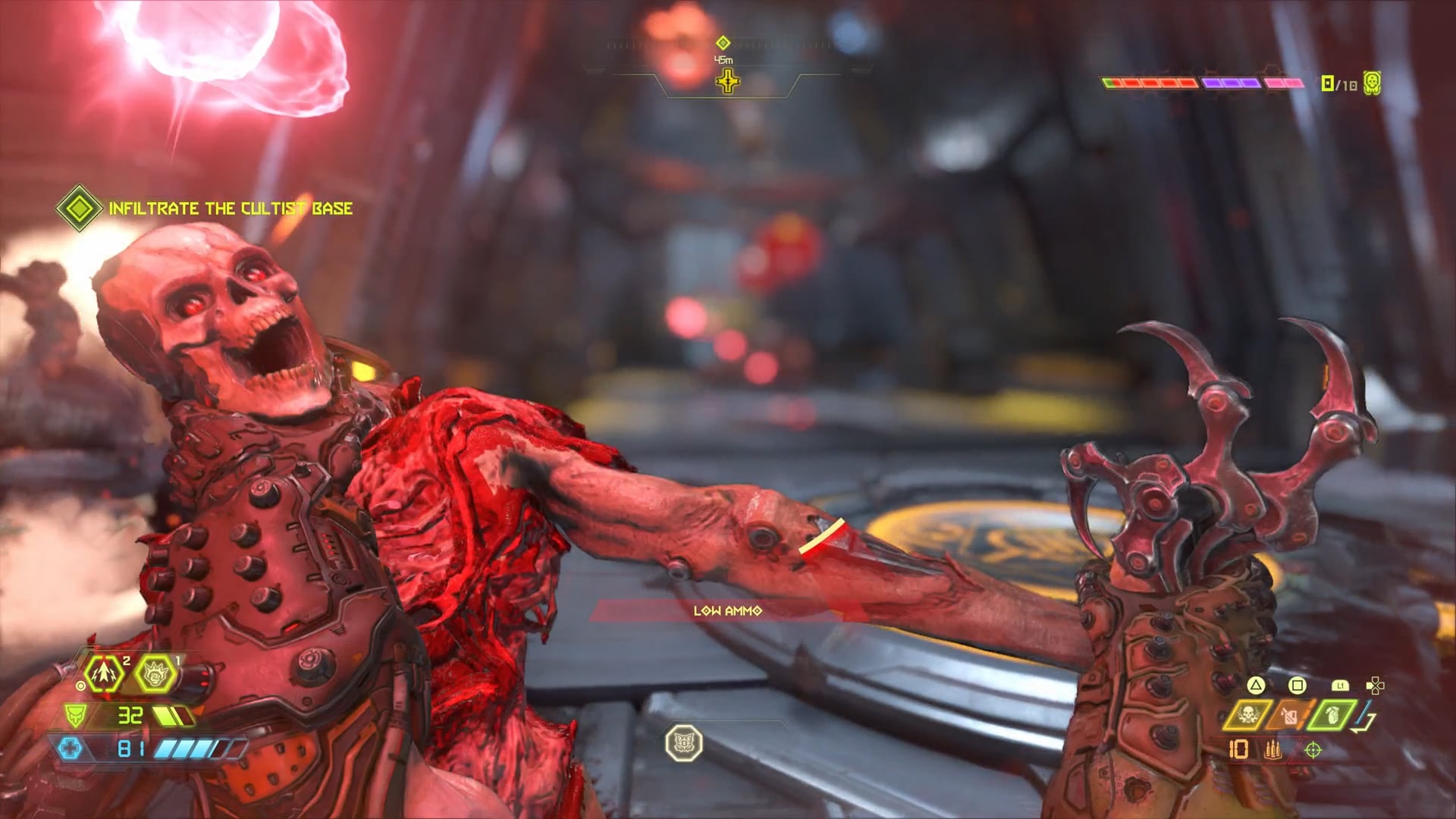Screen dimensions: 1456x819
Task: Click the orange bullets ammo type icon
Action: [x=1272, y=750]
